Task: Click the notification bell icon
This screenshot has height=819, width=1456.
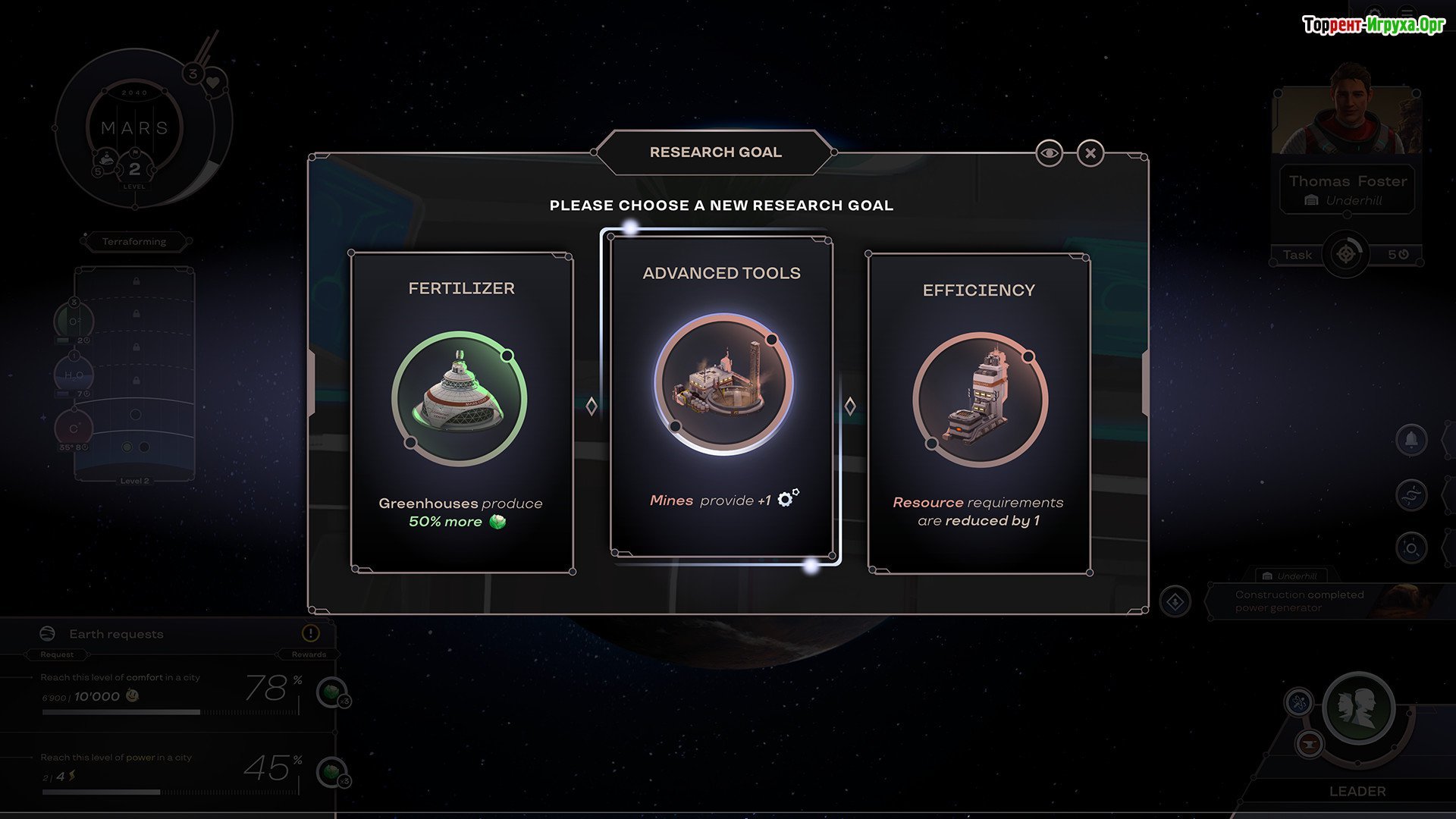Action: 1410,440
